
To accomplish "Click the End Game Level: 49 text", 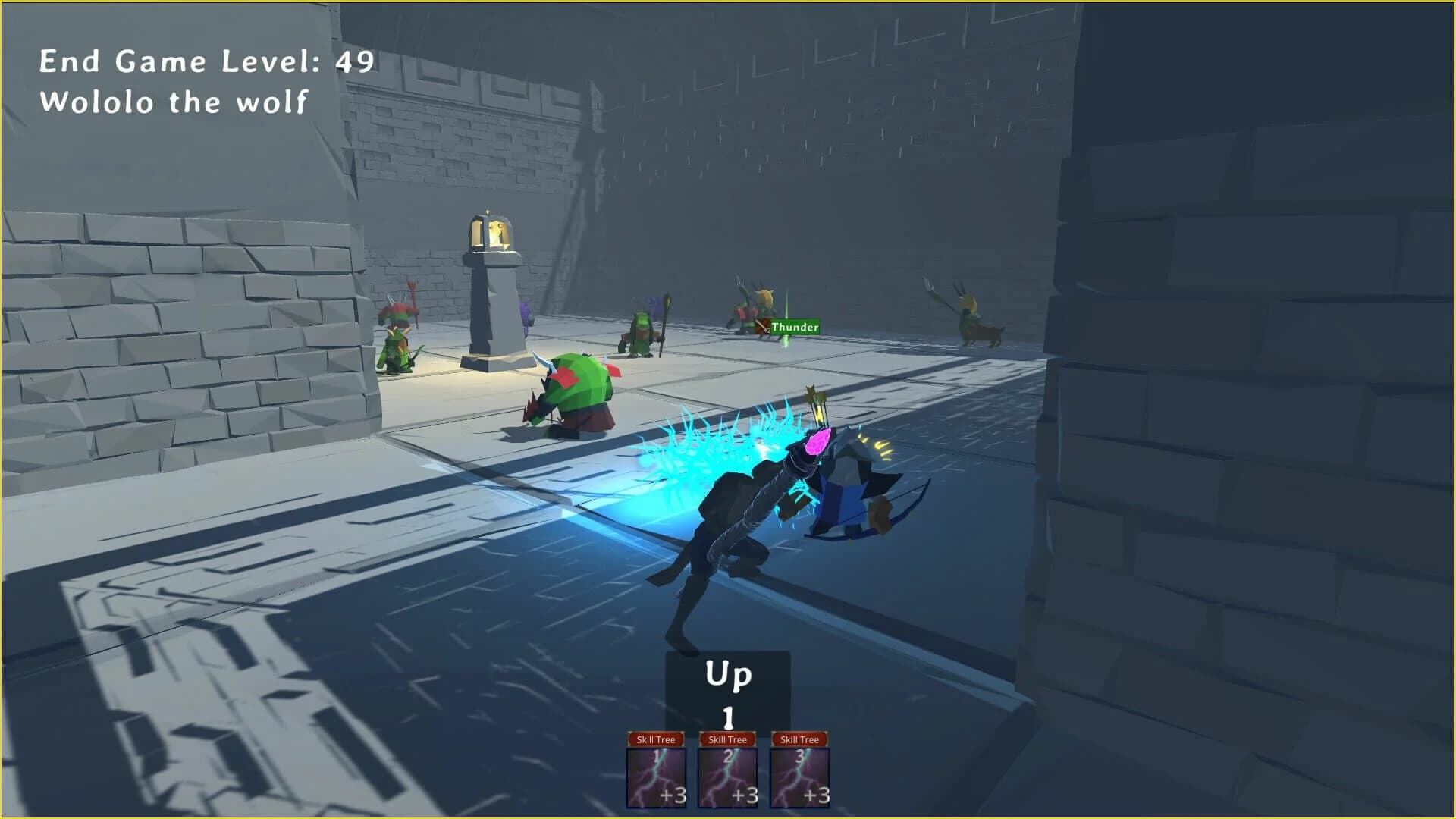I will (206, 61).
